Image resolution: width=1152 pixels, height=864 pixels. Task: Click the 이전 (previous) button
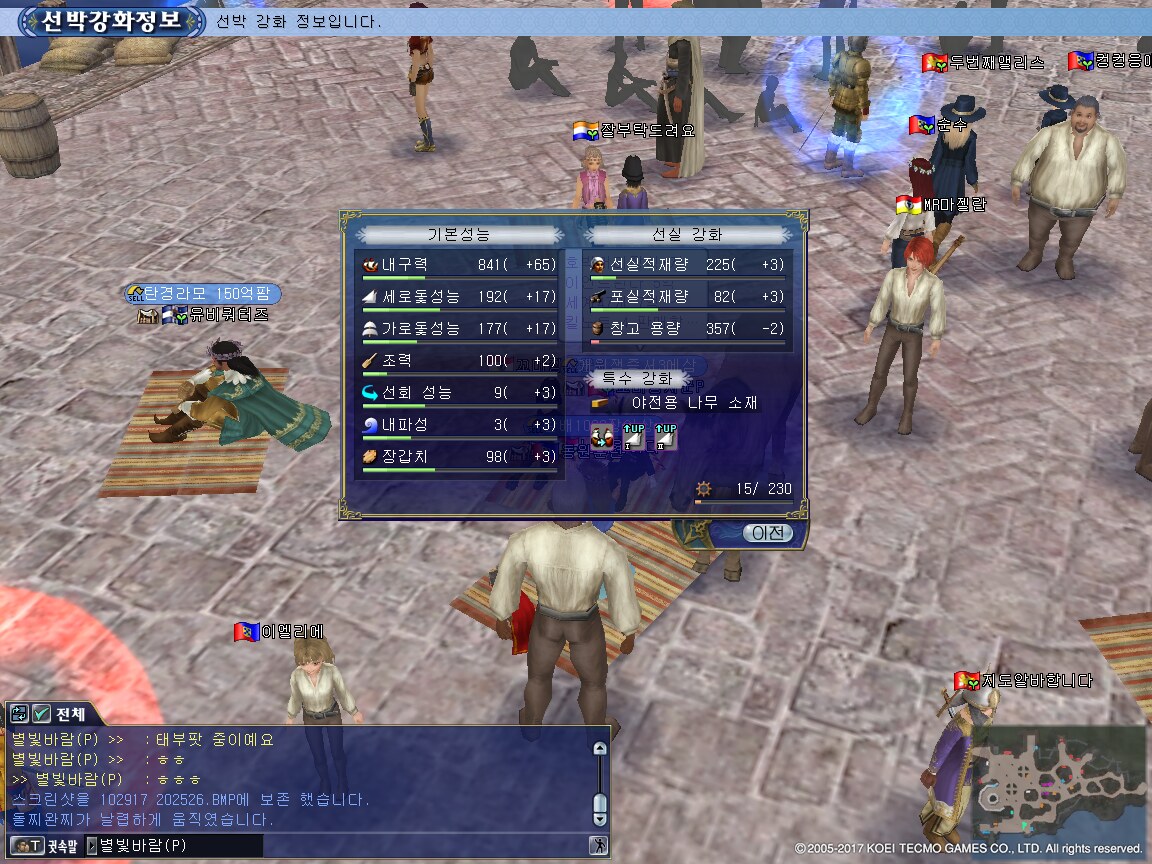767,533
